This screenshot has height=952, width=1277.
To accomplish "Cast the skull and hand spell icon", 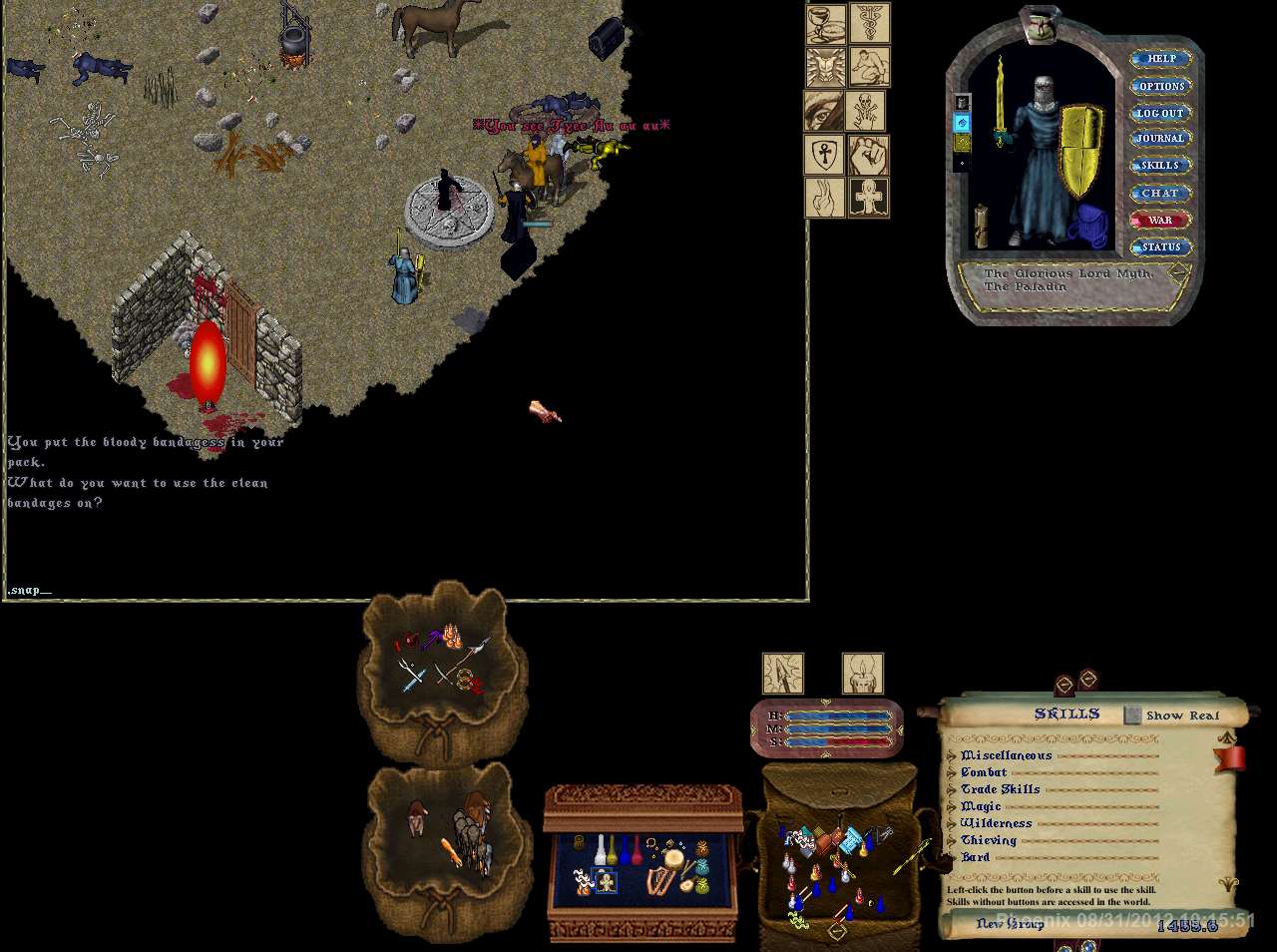I will tap(866, 111).
